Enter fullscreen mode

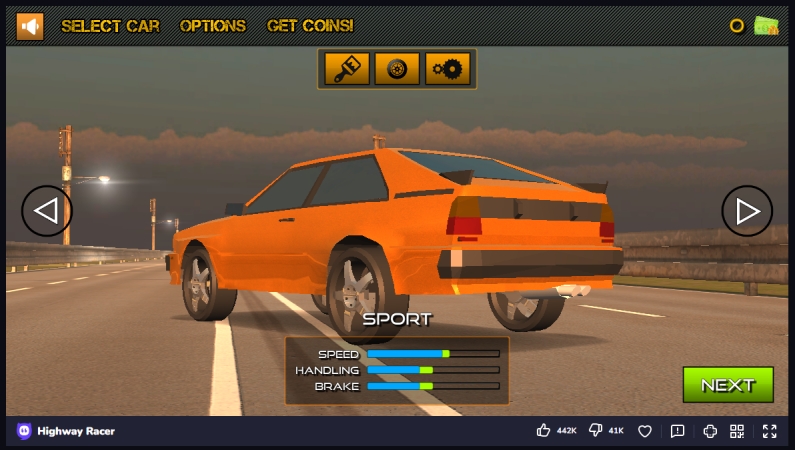point(769,431)
